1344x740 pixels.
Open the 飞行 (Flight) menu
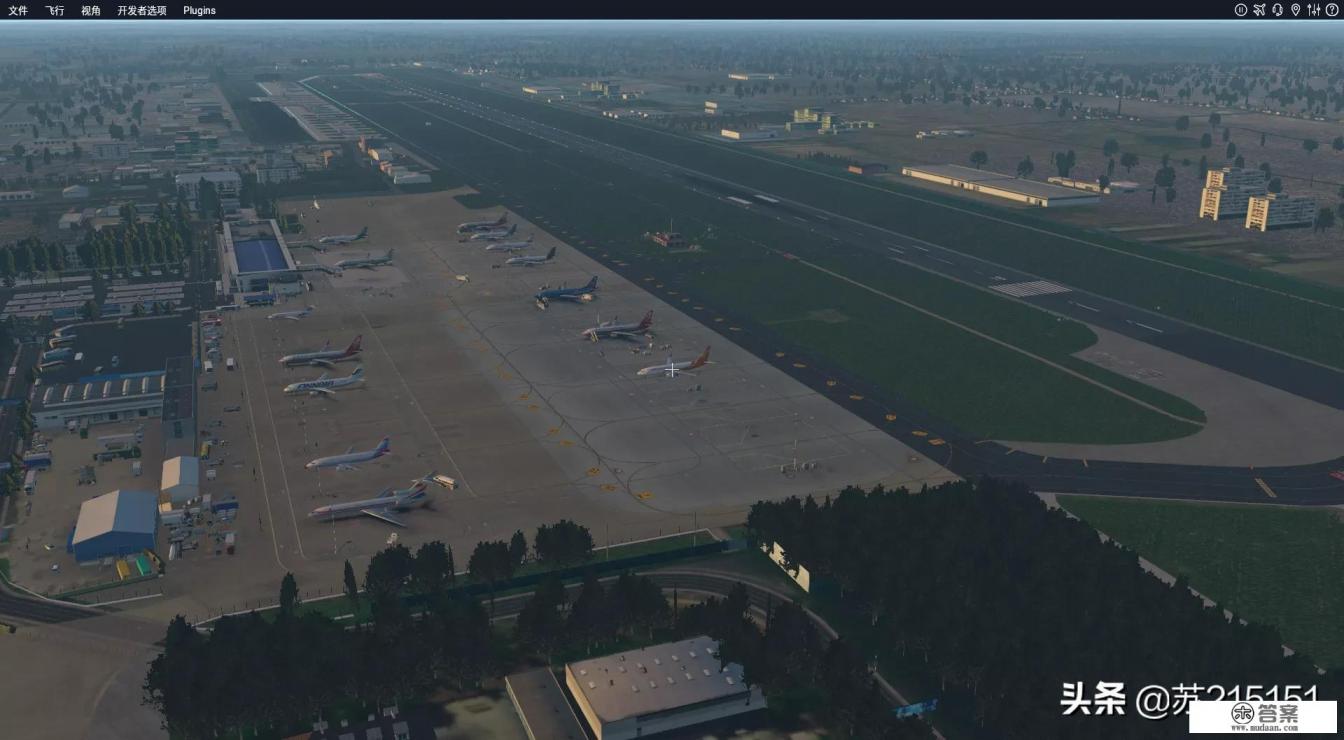coord(54,10)
